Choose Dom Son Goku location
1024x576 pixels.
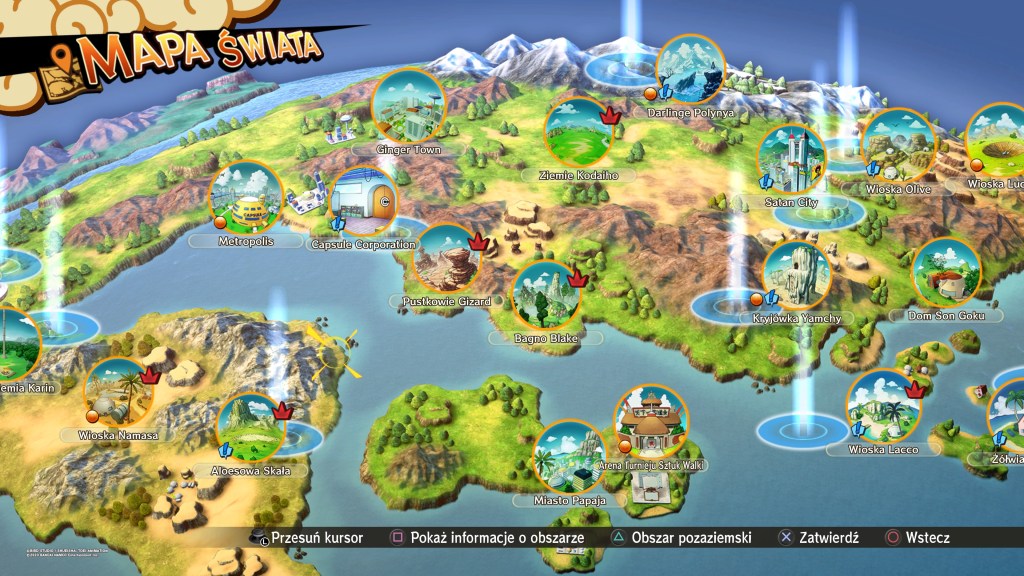[947, 273]
